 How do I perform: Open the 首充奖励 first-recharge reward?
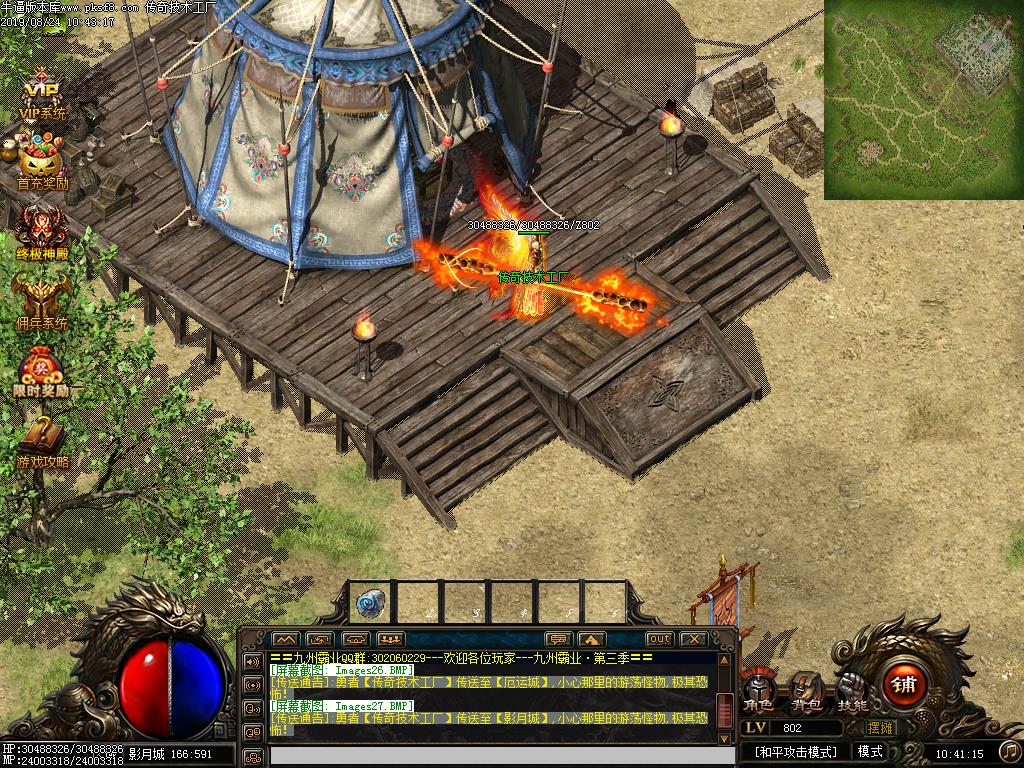tap(42, 166)
